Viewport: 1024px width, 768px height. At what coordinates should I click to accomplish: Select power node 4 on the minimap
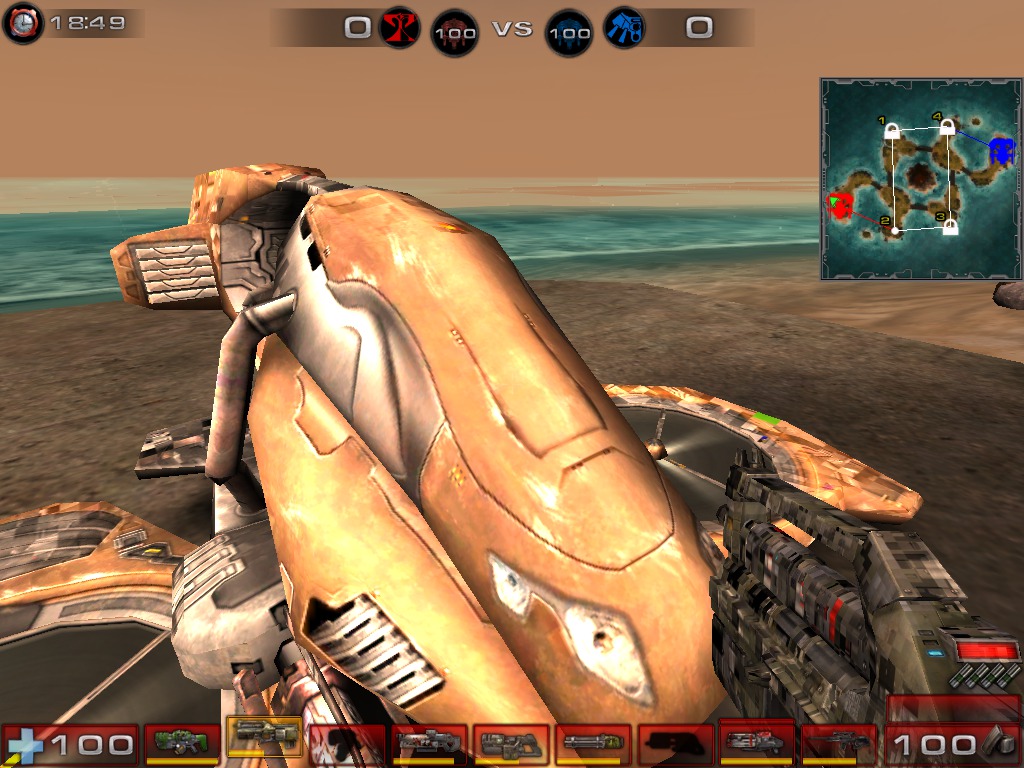947,127
